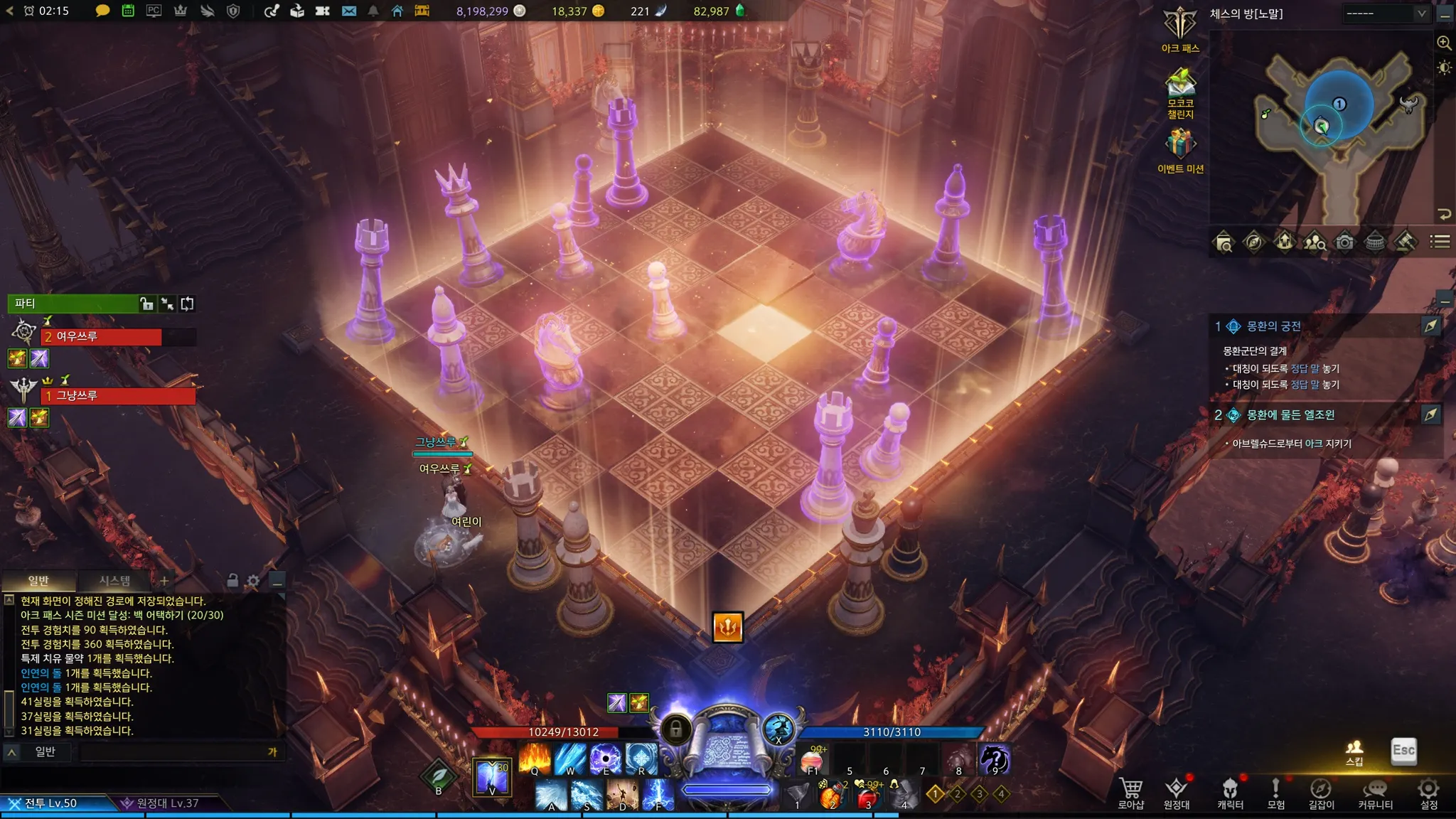This screenshot has height=819, width=1456.
Task: Open the mail envelope icon in the top bar
Action: pos(348,11)
